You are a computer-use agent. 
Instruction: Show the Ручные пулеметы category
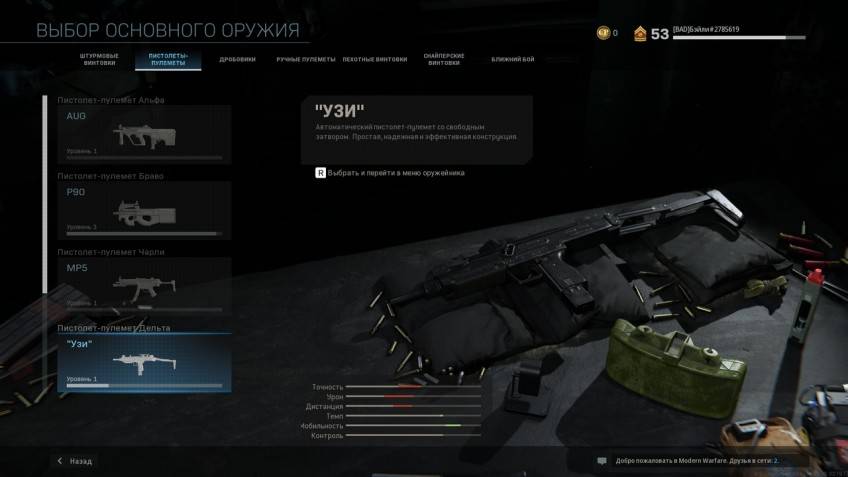click(307, 59)
